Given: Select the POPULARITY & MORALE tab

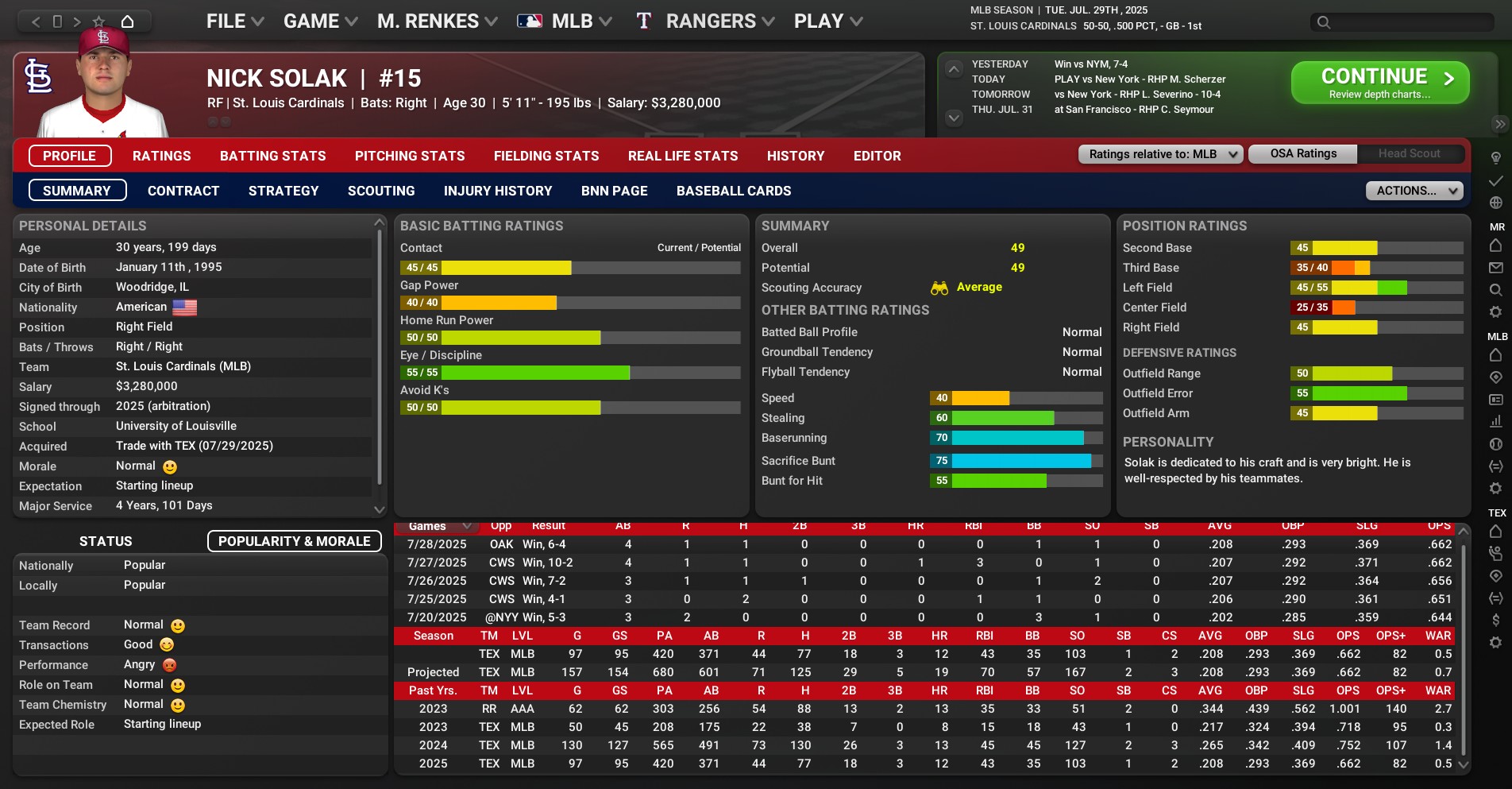Looking at the screenshot, I should point(294,541).
